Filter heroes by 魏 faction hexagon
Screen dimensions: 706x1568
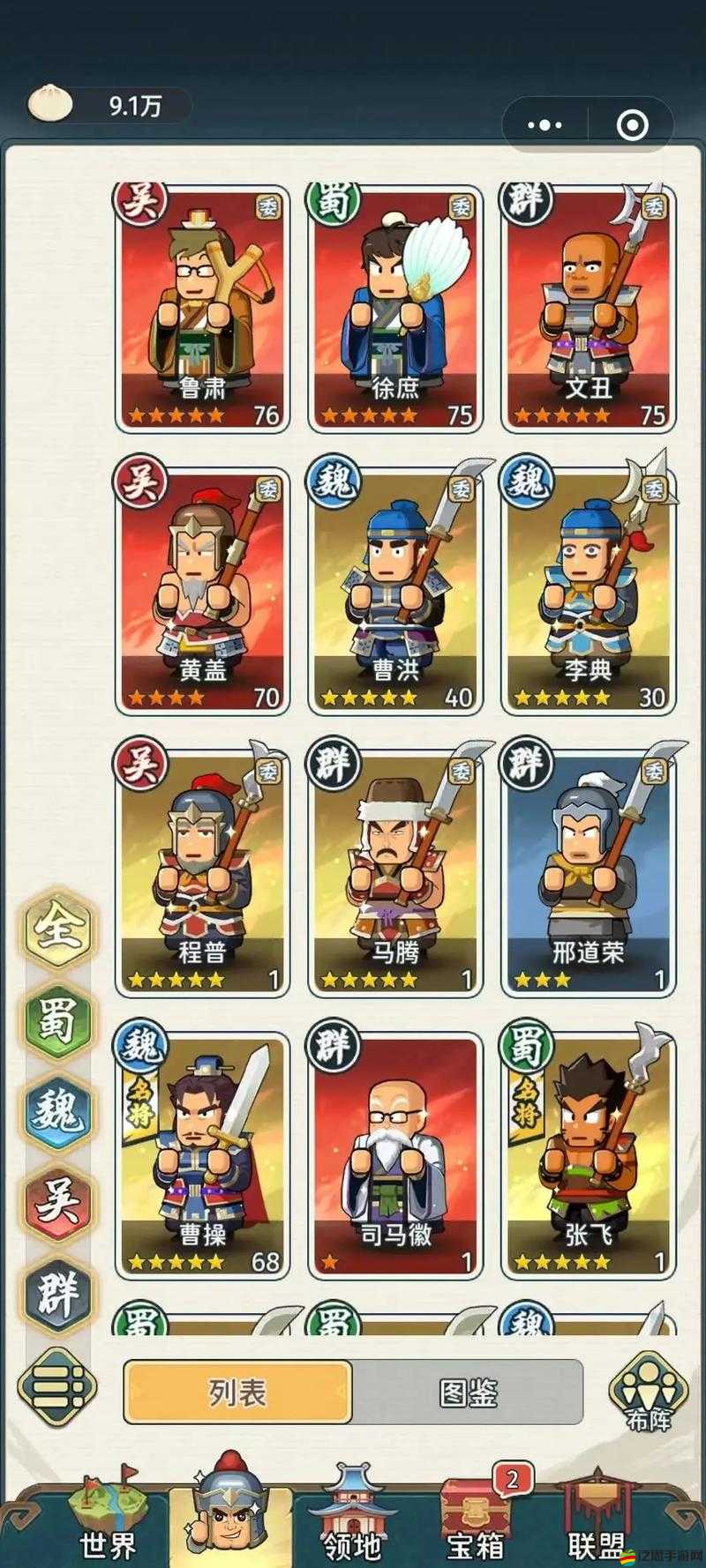[58, 1110]
